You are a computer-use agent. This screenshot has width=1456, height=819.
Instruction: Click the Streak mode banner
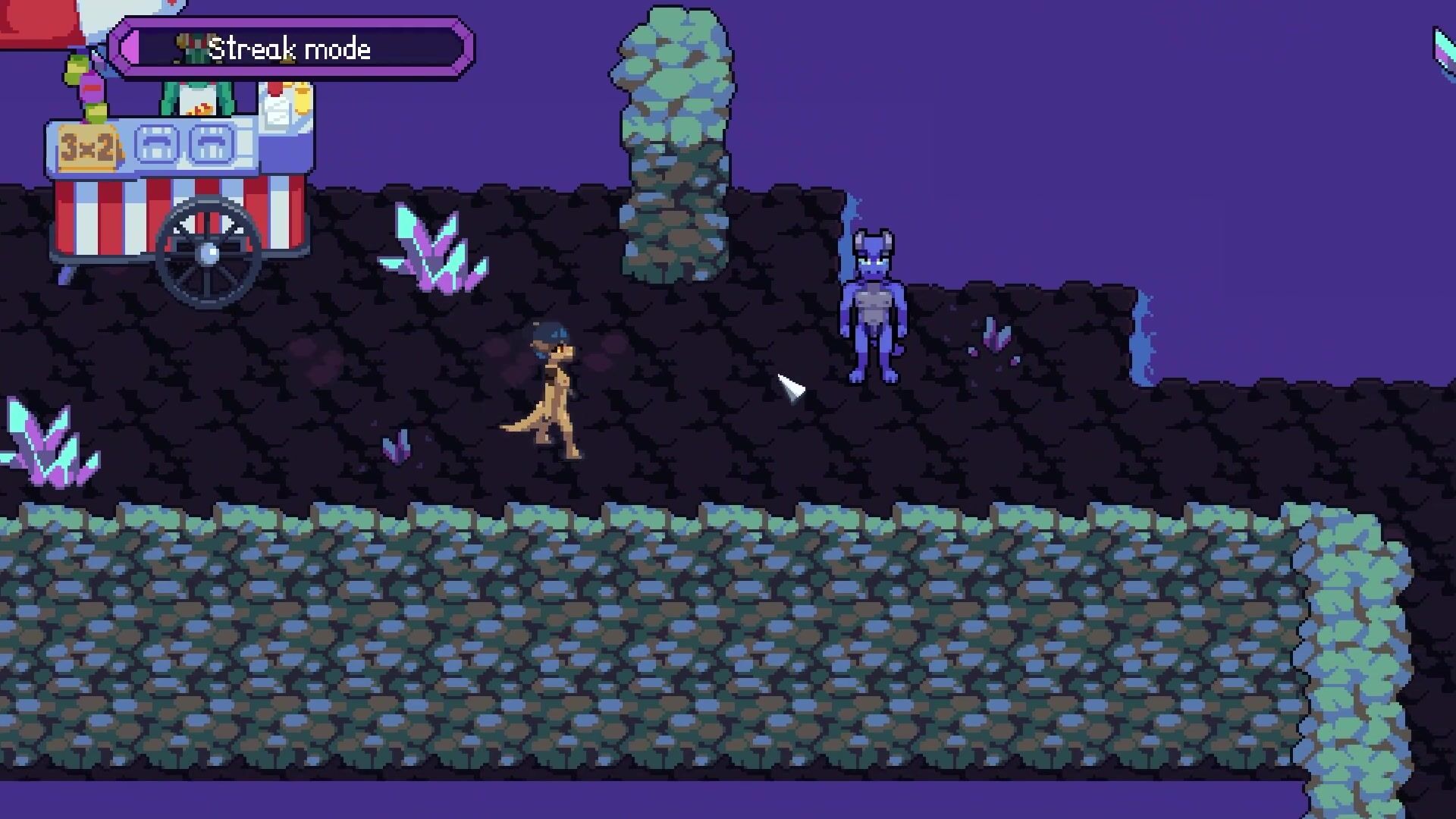(x=292, y=49)
